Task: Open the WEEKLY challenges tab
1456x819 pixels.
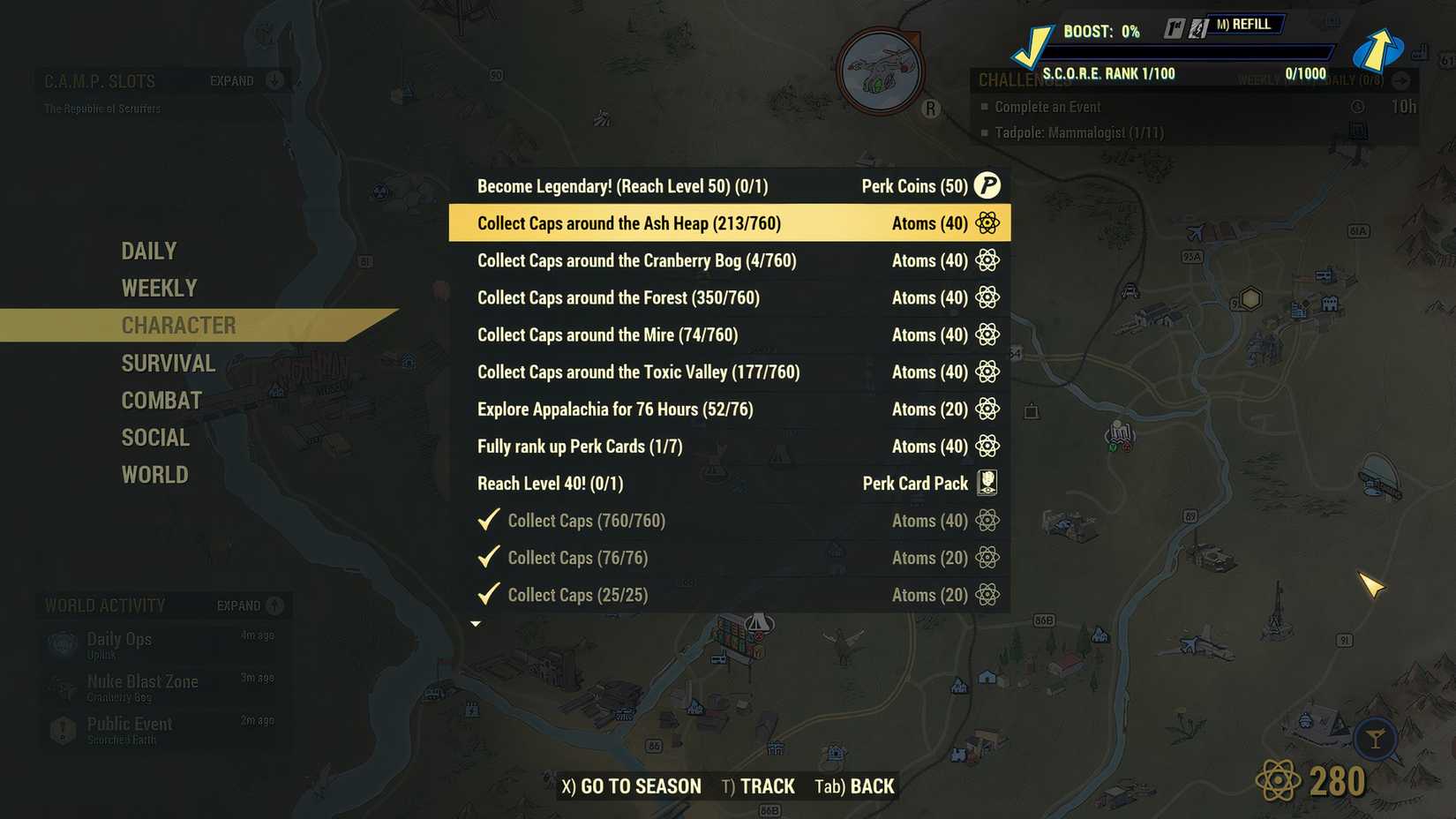Action: (159, 287)
